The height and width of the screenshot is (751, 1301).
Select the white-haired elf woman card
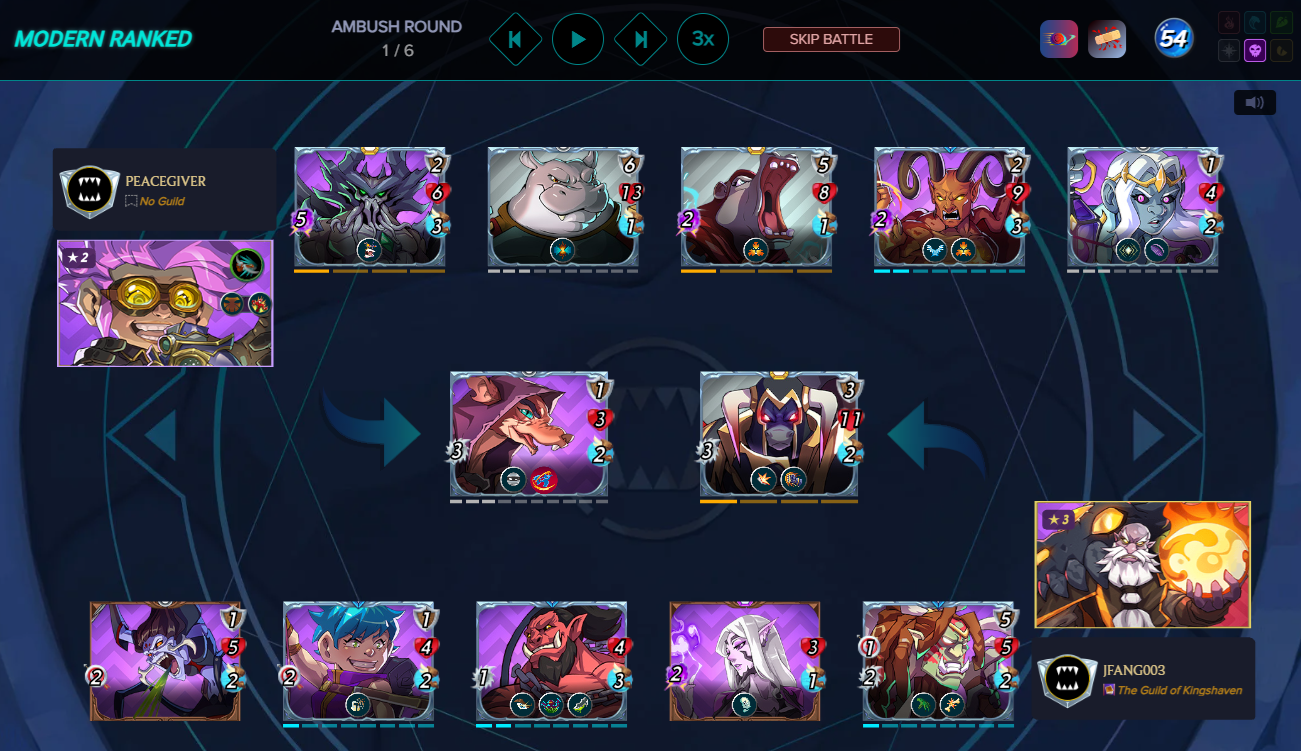click(x=744, y=661)
